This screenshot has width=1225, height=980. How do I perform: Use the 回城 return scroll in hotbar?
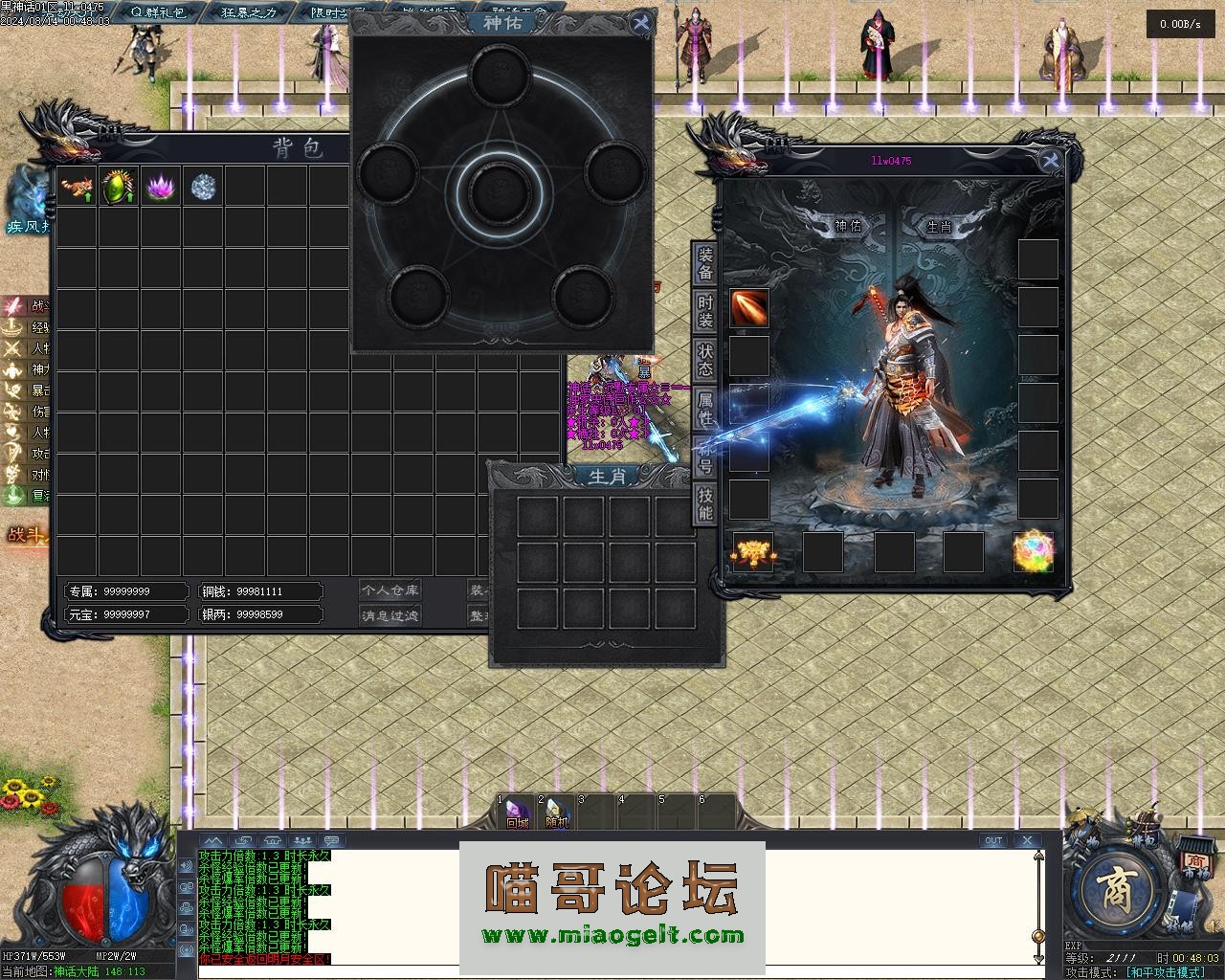tap(518, 813)
